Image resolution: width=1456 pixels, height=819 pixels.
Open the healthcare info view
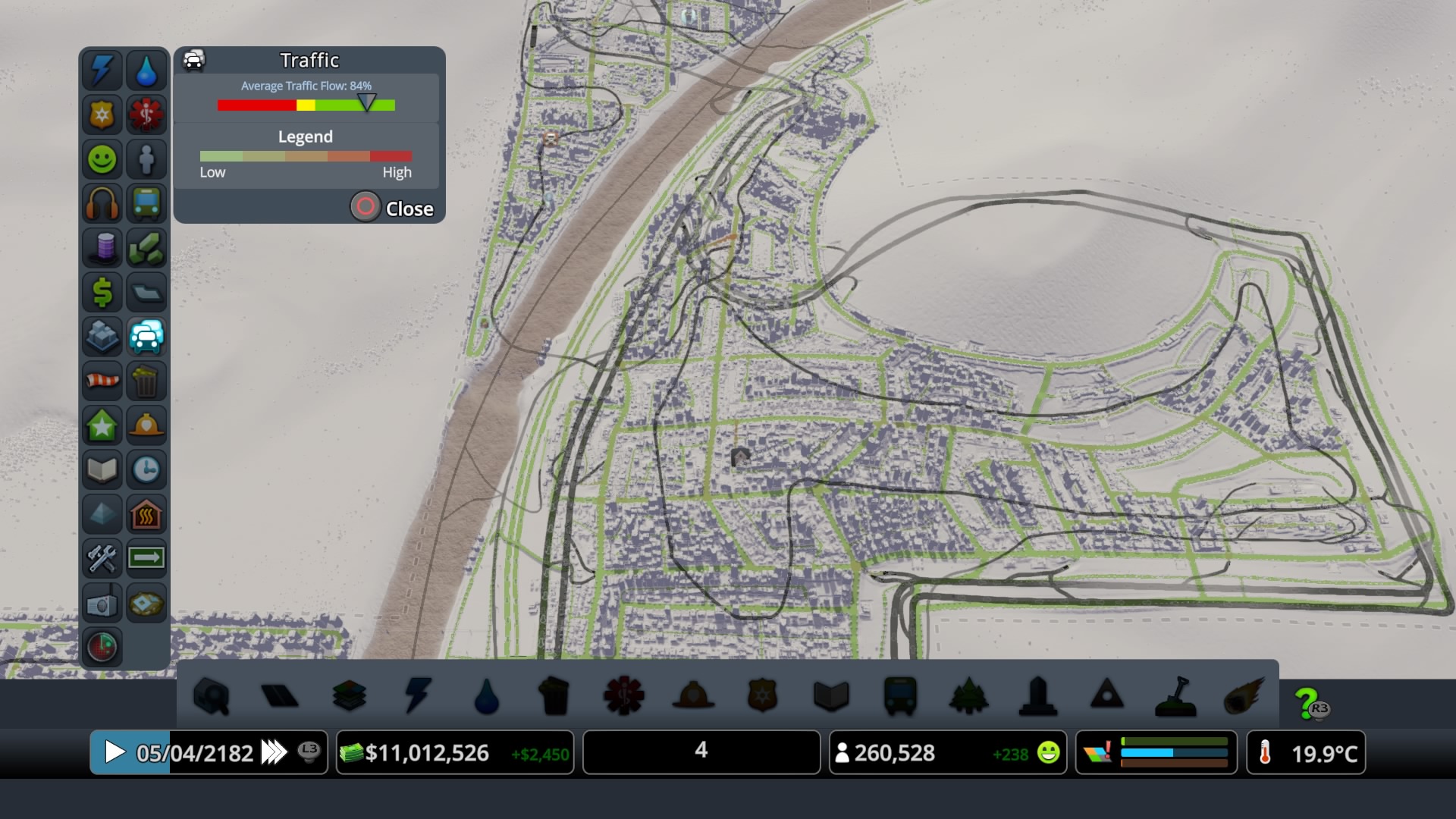click(147, 115)
